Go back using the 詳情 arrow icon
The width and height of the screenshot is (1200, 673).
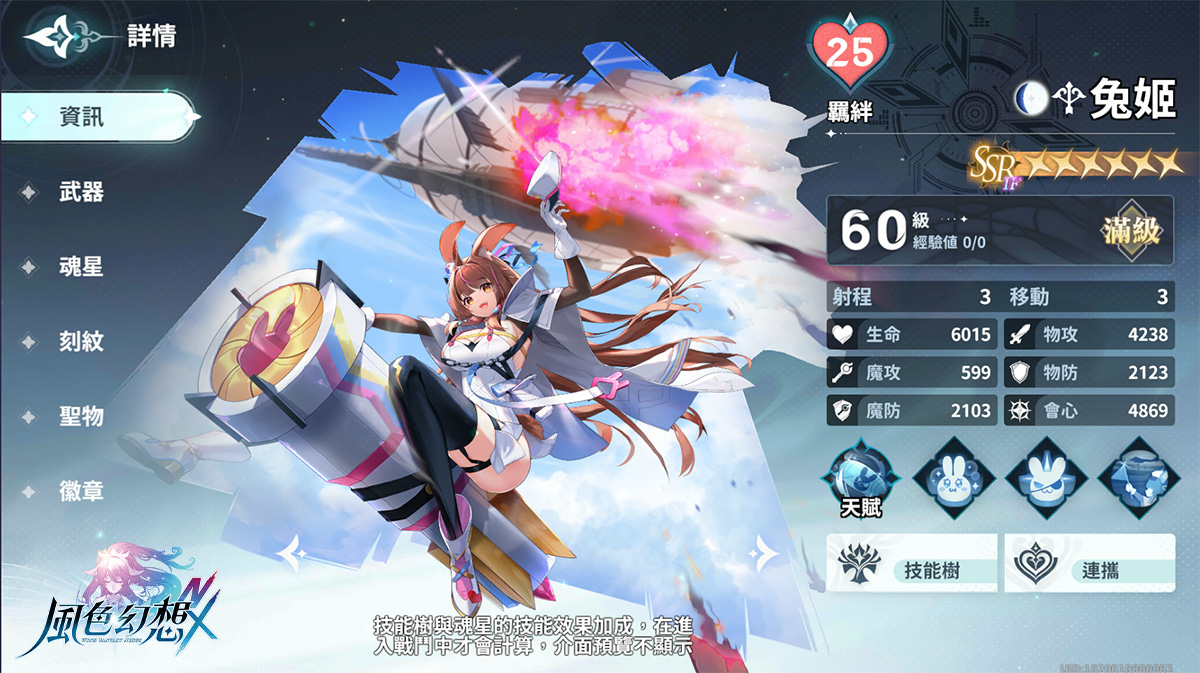(x=60, y=38)
